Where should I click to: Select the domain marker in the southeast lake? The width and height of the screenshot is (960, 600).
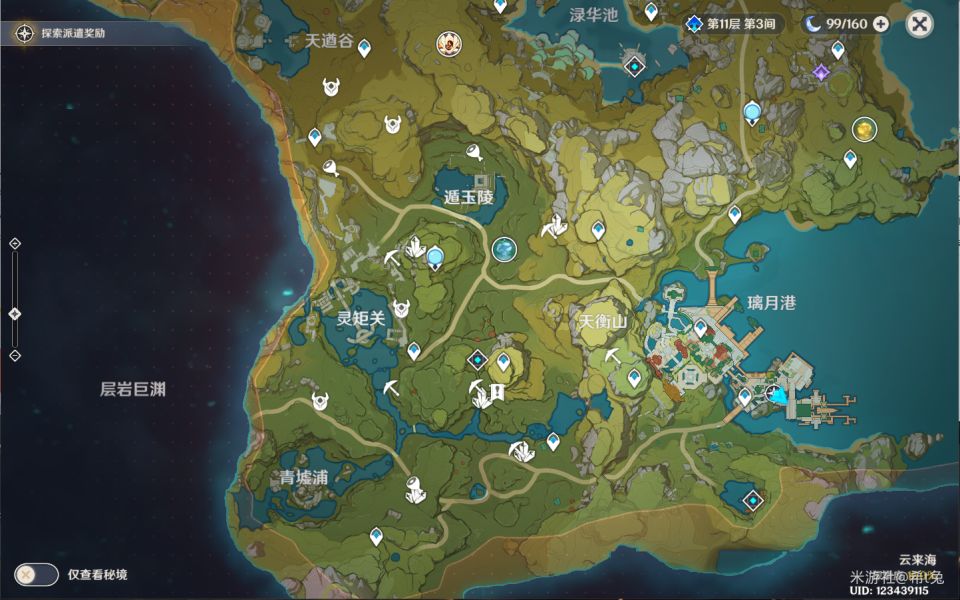752,500
